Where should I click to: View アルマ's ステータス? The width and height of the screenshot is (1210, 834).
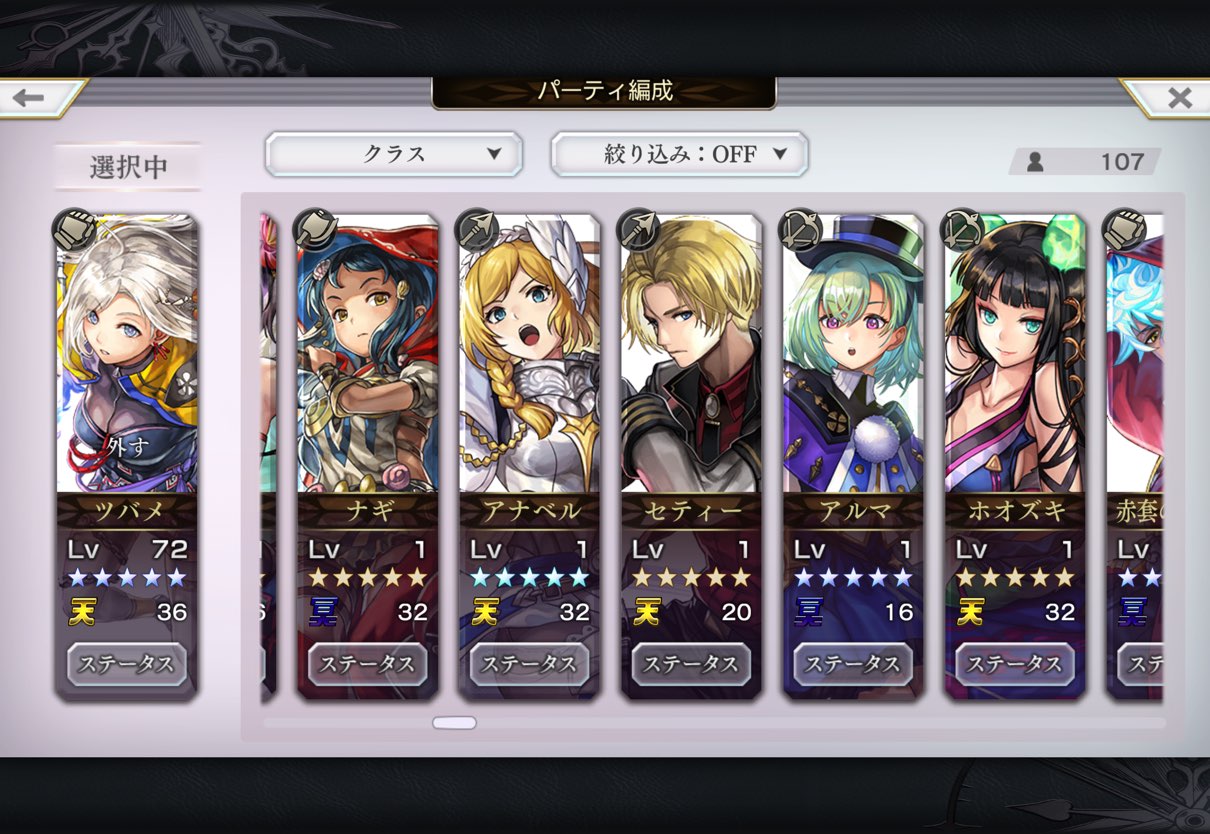853,664
